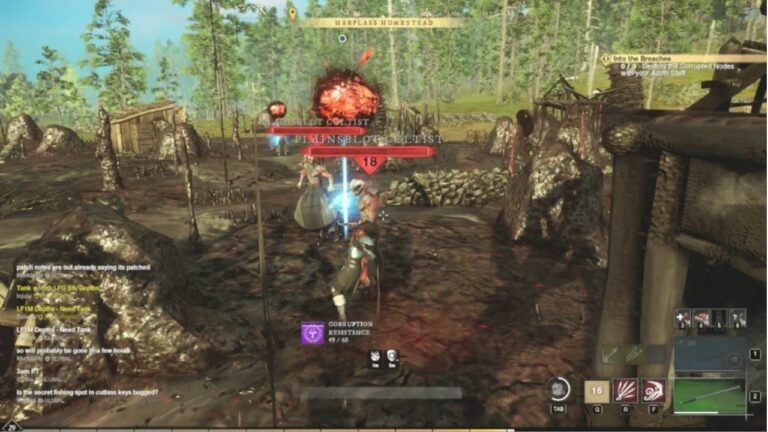Activate the red multi-slash ability icon
The height and width of the screenshot is (432, 768).
tap(626, 391)
